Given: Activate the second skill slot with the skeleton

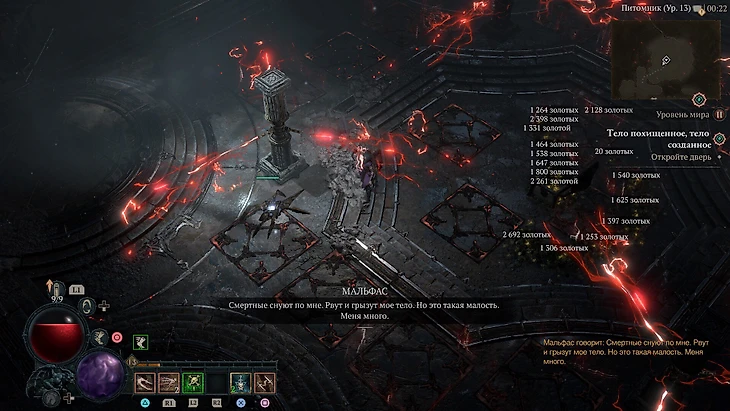Looking at the screenshot, I should pos(169,381).
